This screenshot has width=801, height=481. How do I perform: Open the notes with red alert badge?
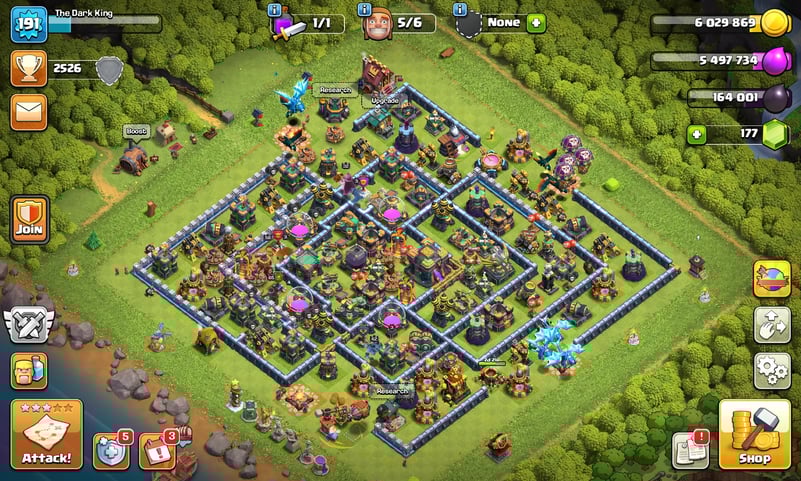tap(691, 450)
